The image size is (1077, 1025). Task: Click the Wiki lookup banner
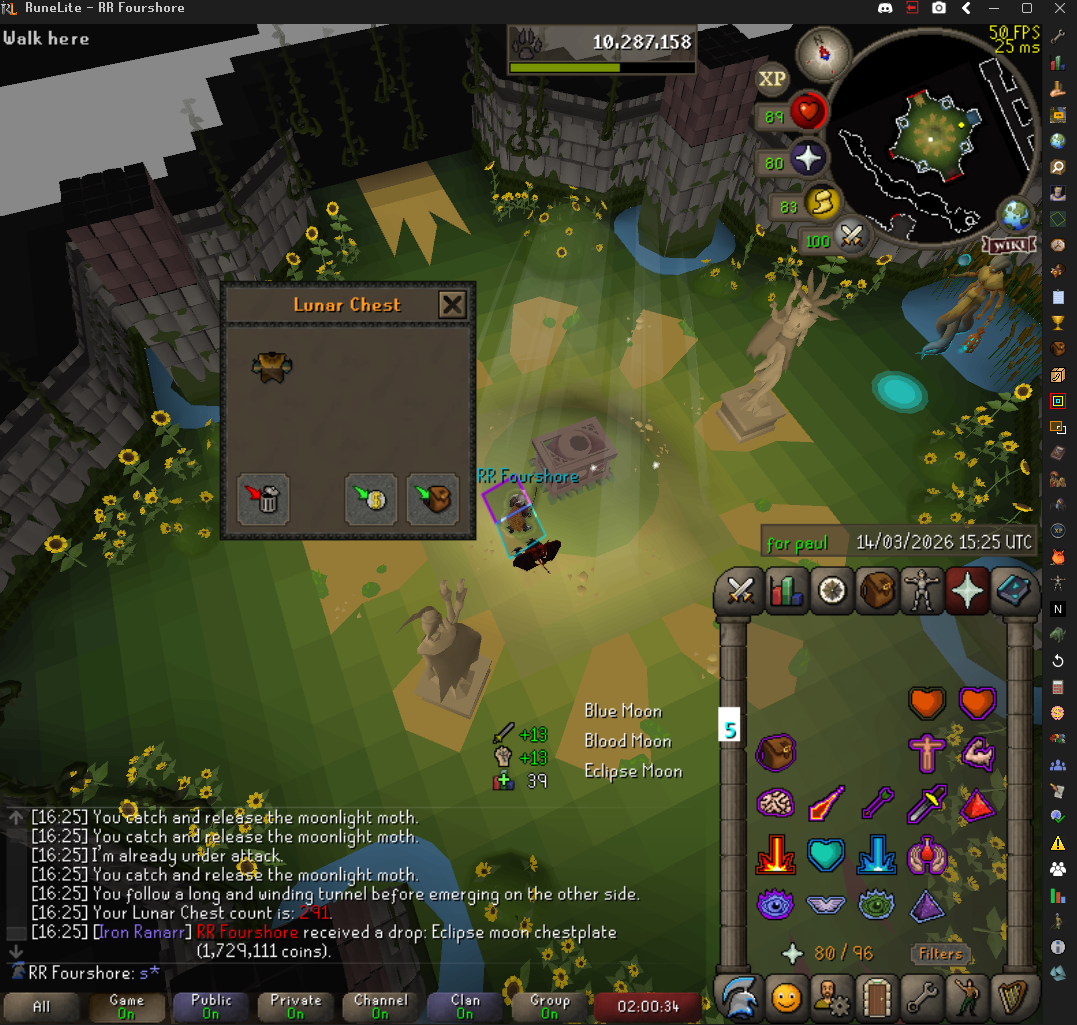[1011, 245]
